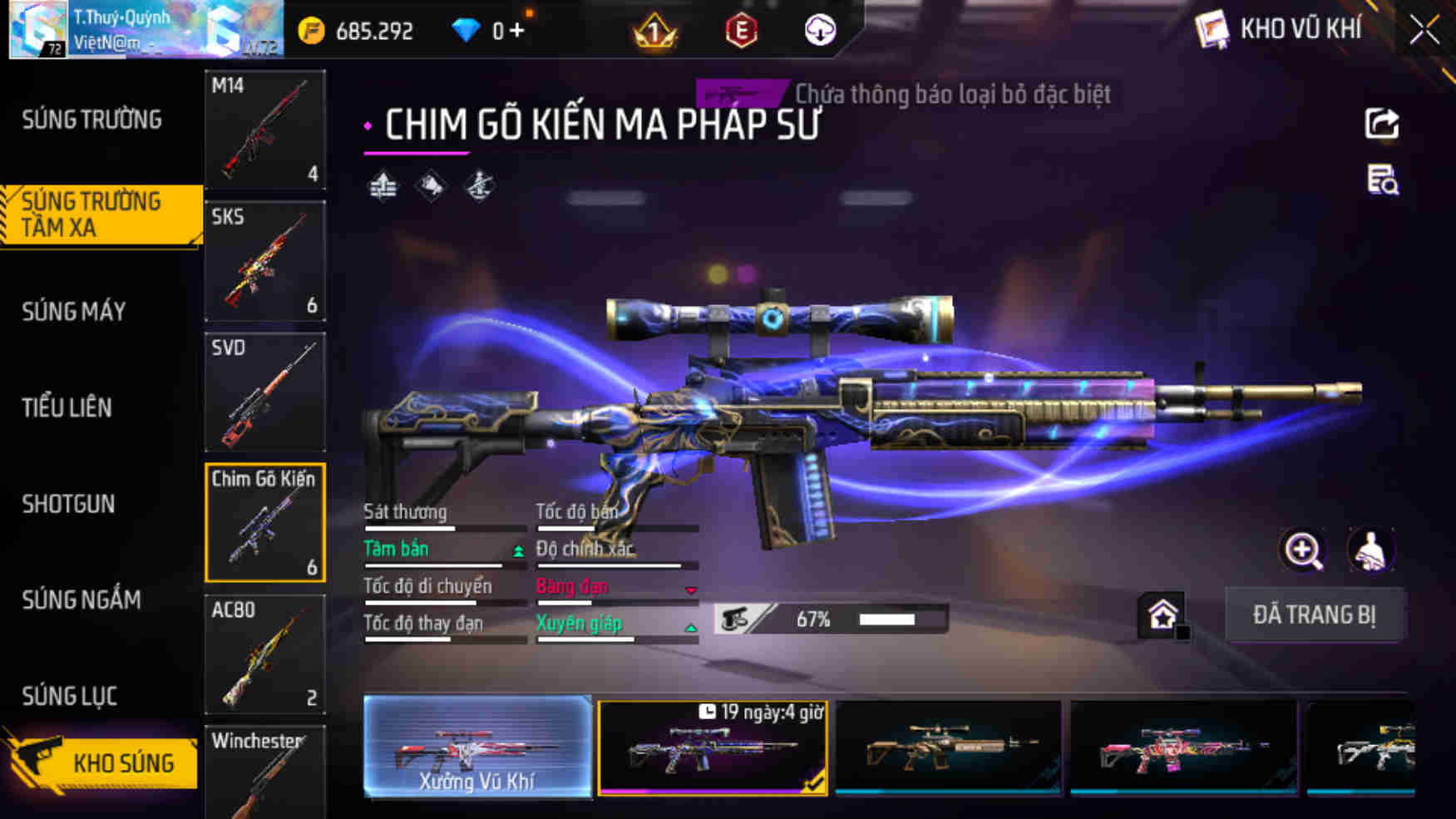Switch to the SÚNG NGẮM category tab
Viewport: 1456px width, 819px height.
click(x=83, y=600)
